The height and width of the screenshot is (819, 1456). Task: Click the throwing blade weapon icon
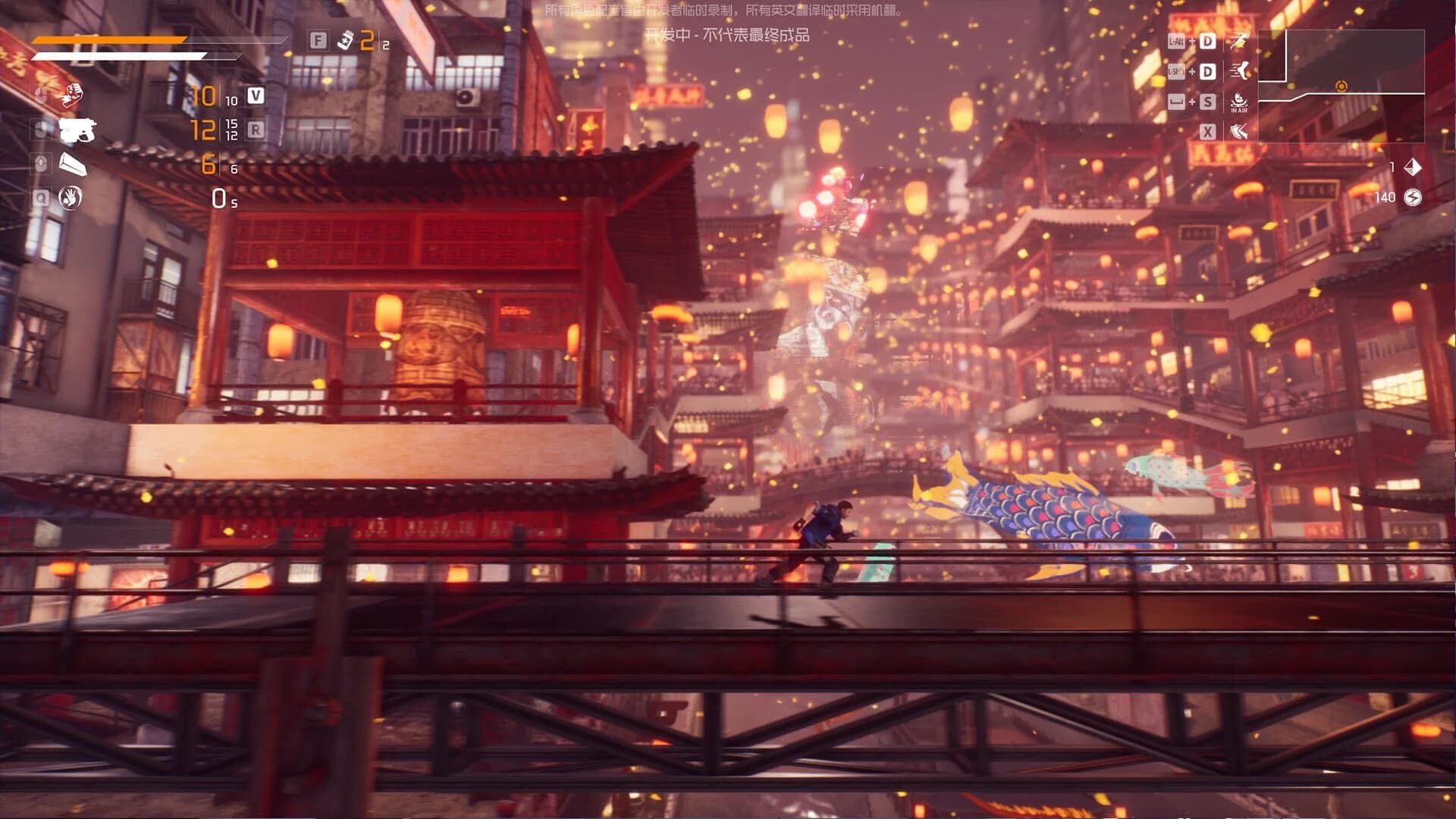coord(73,164)
